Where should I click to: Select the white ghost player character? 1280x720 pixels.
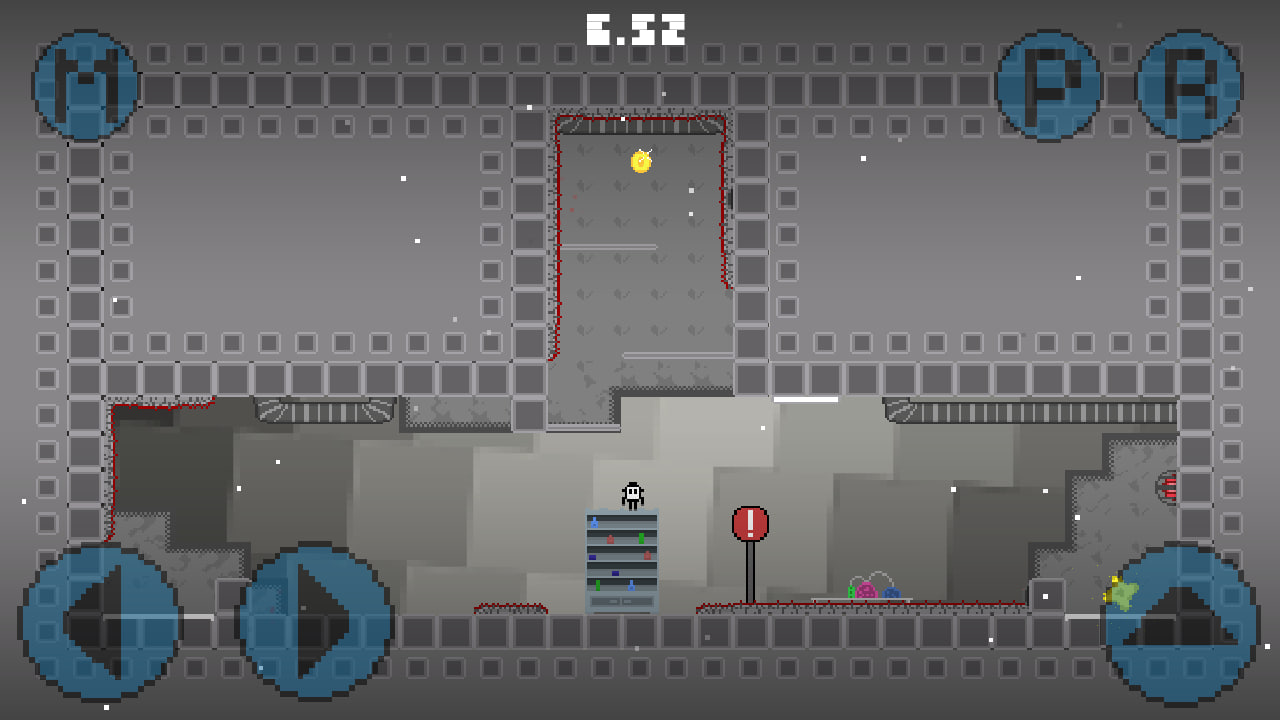click(x=632, y=495)
